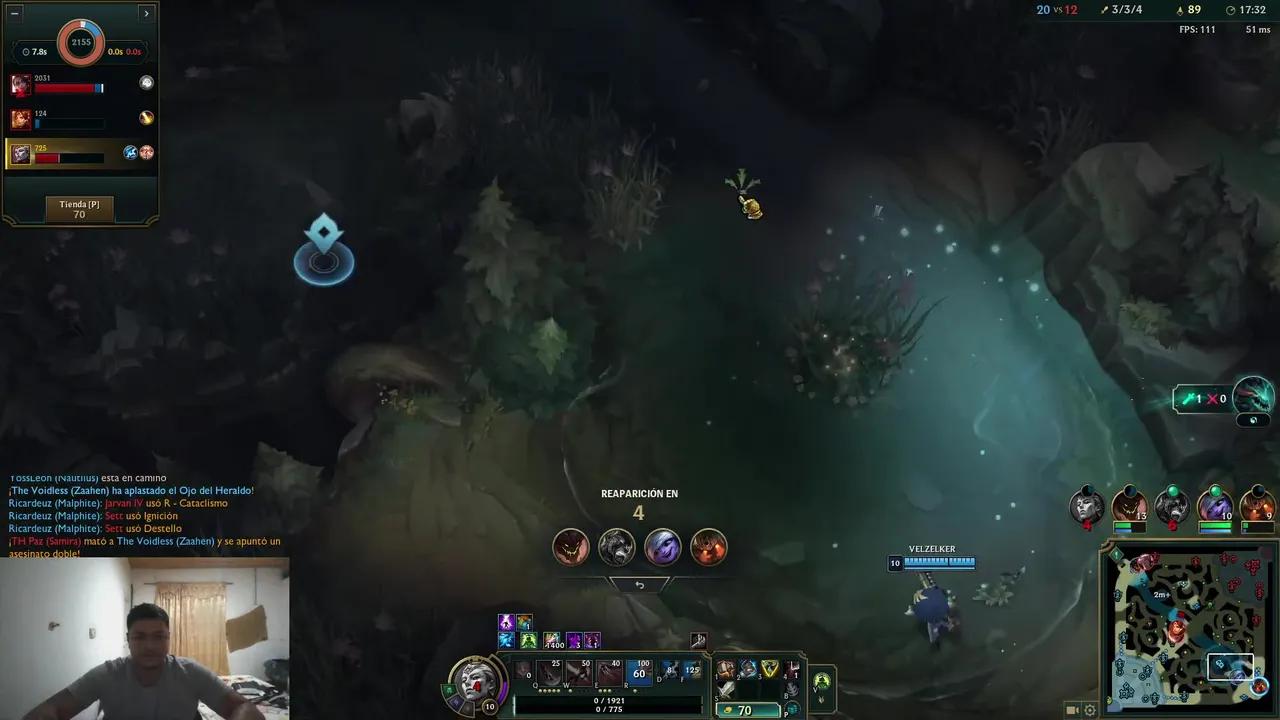This screenshot has width=1280, height=720.
Task: Click the undo purchase arrow
Action: (640, 584)
